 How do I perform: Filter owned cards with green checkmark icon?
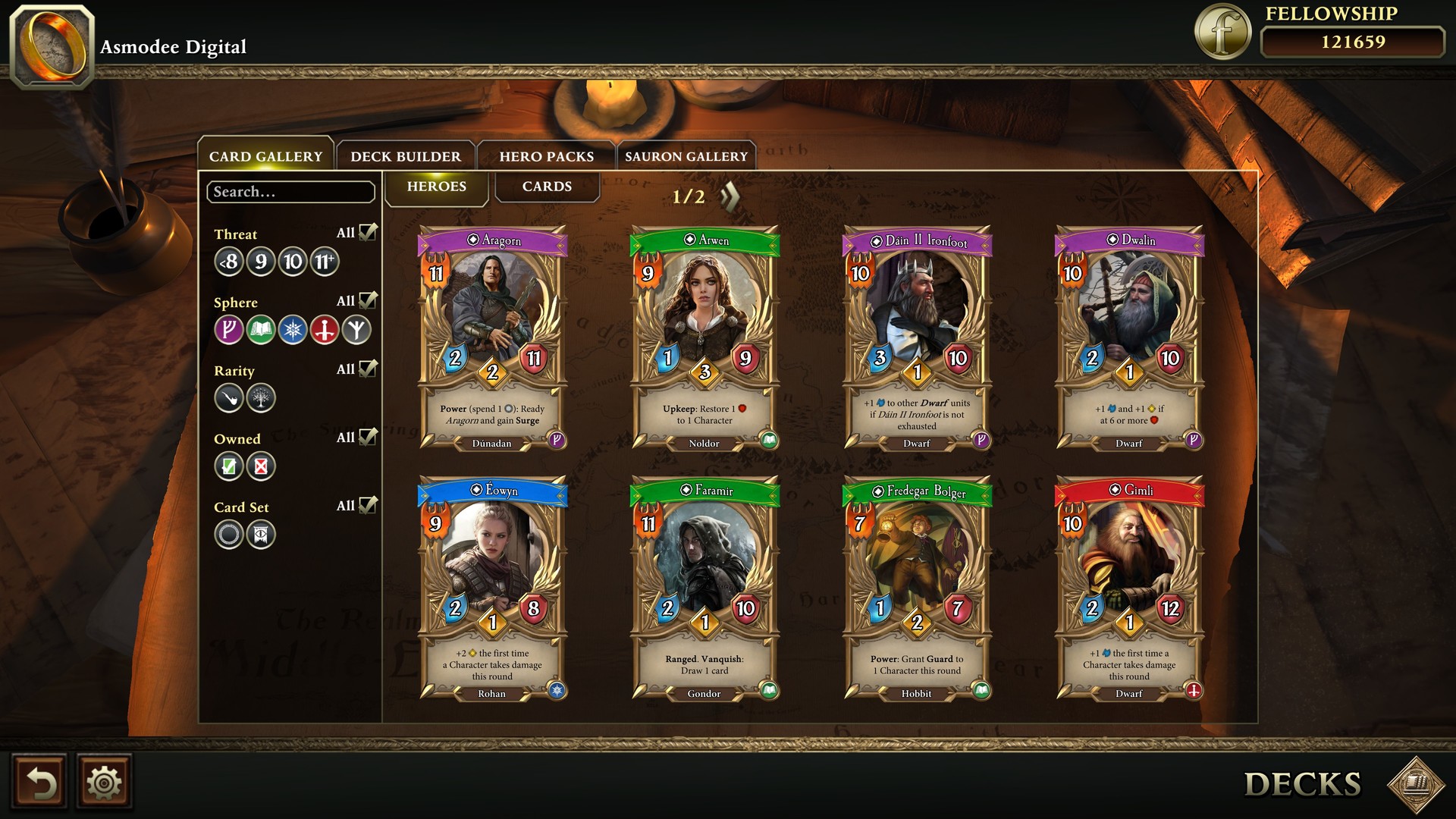point(230,466)
